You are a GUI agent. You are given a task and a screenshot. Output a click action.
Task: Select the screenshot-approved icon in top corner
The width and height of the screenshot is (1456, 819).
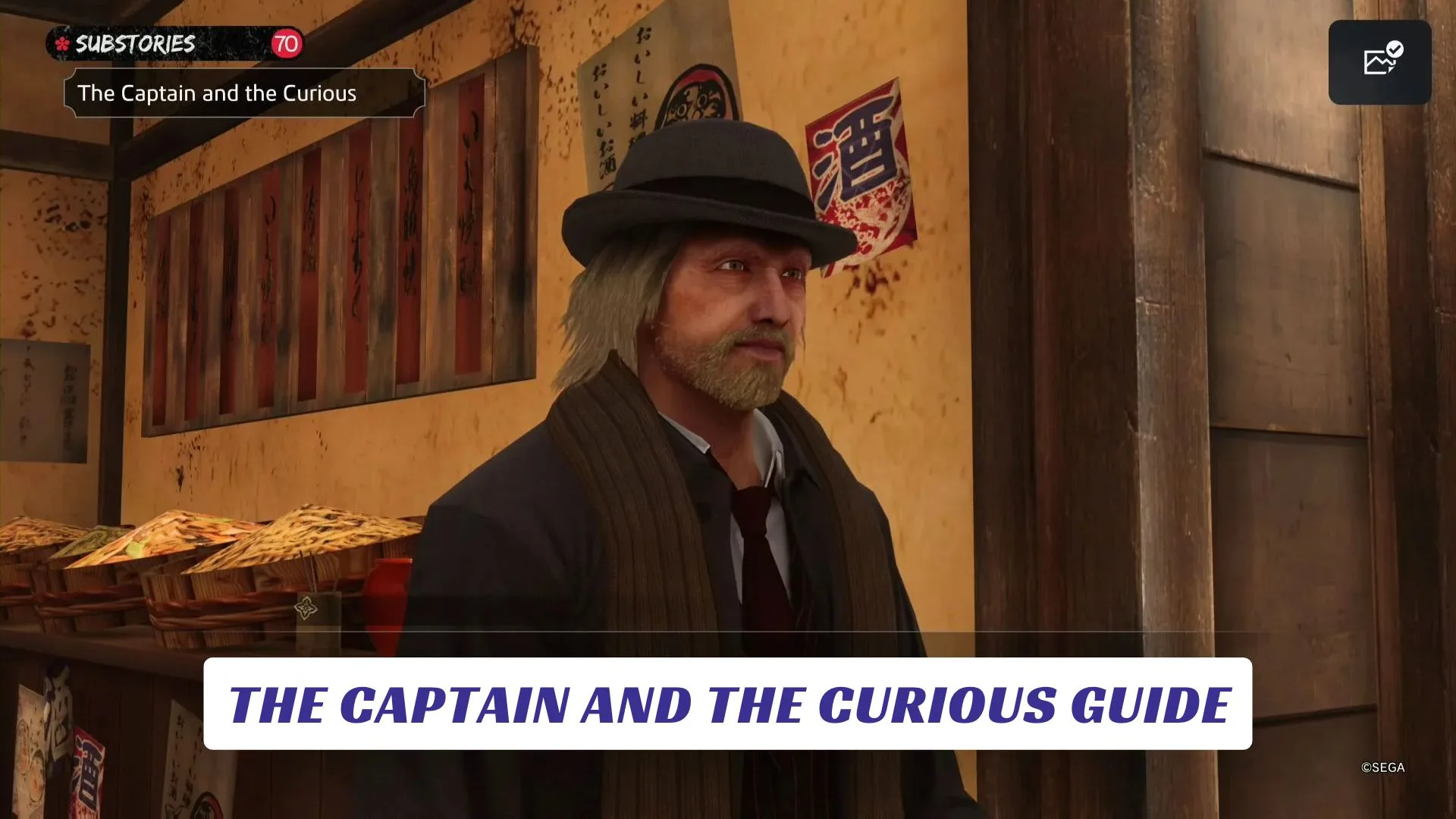[x=1379, y=62]
